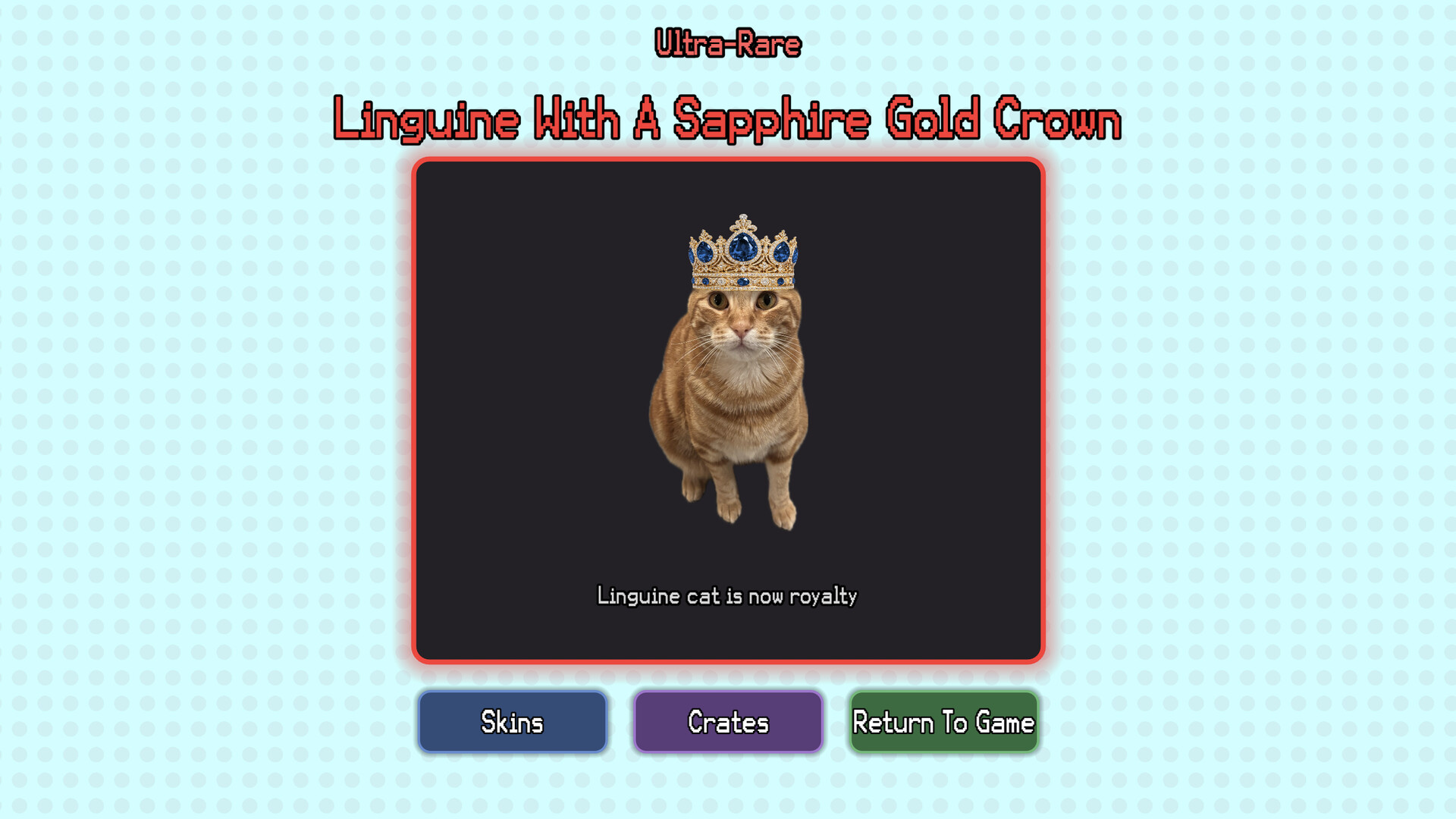This screenshot has height=819, width=1456.
Task: Click the 'Linguine cat is now royalty' caption
Action: [x=728, y=597]
